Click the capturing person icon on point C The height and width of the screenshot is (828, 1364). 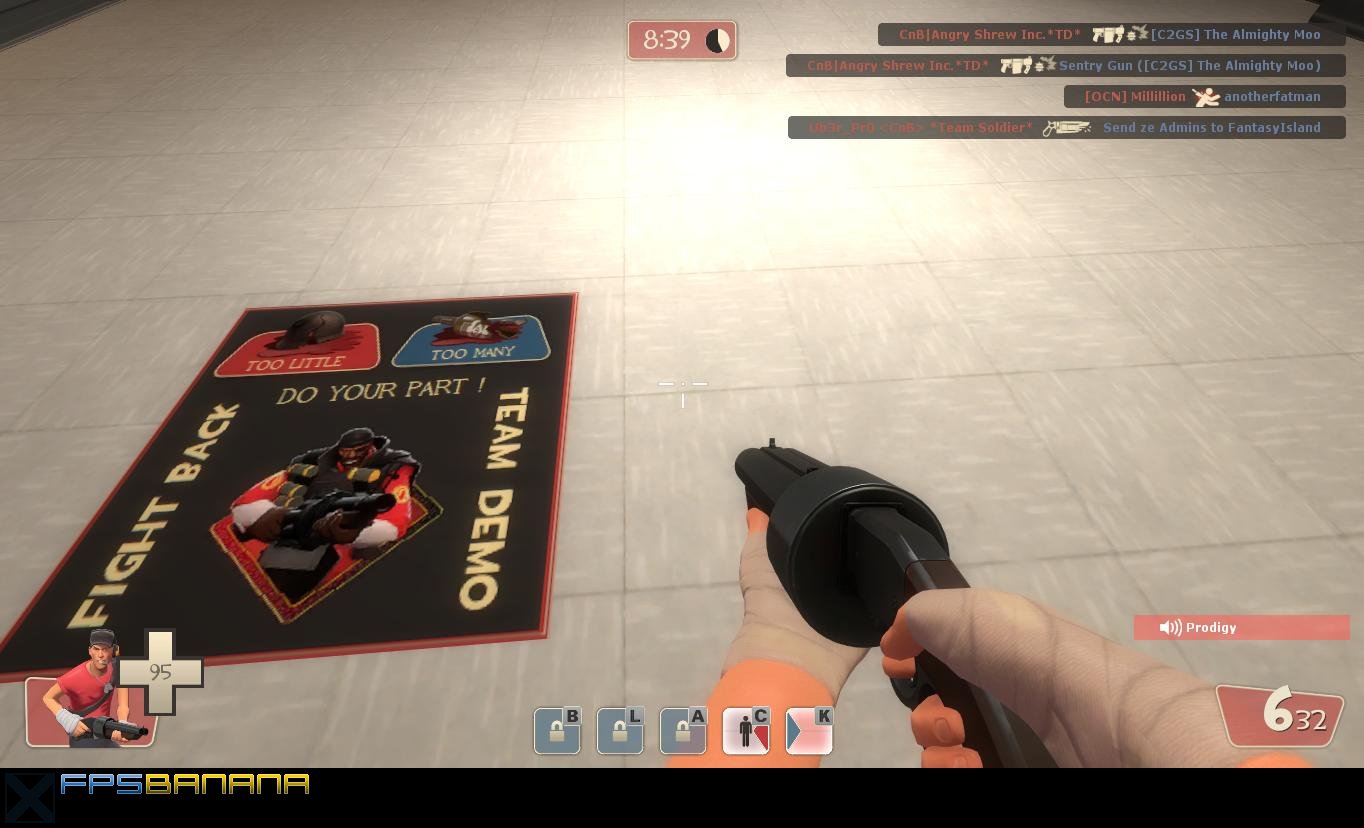coord(746,731)
